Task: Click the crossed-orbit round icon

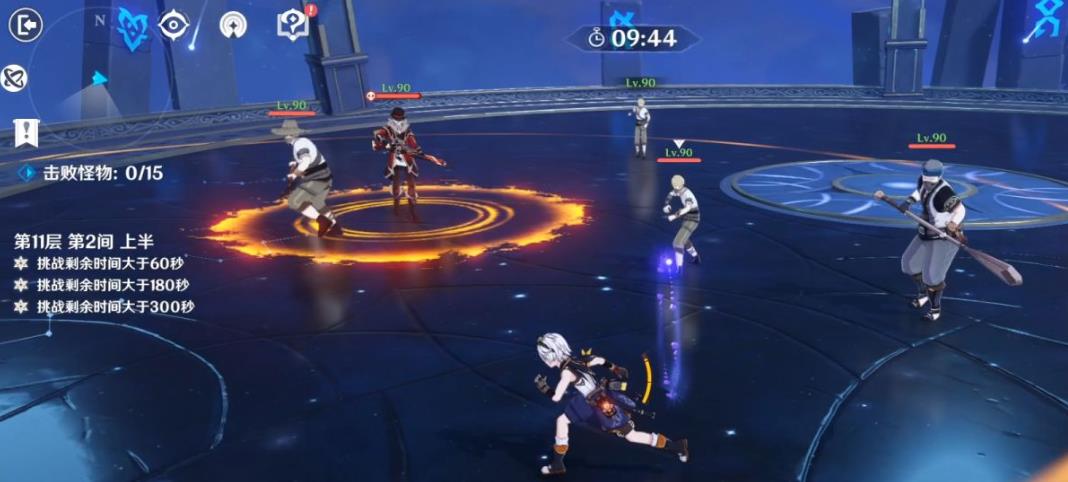Action: click(13, 78)
